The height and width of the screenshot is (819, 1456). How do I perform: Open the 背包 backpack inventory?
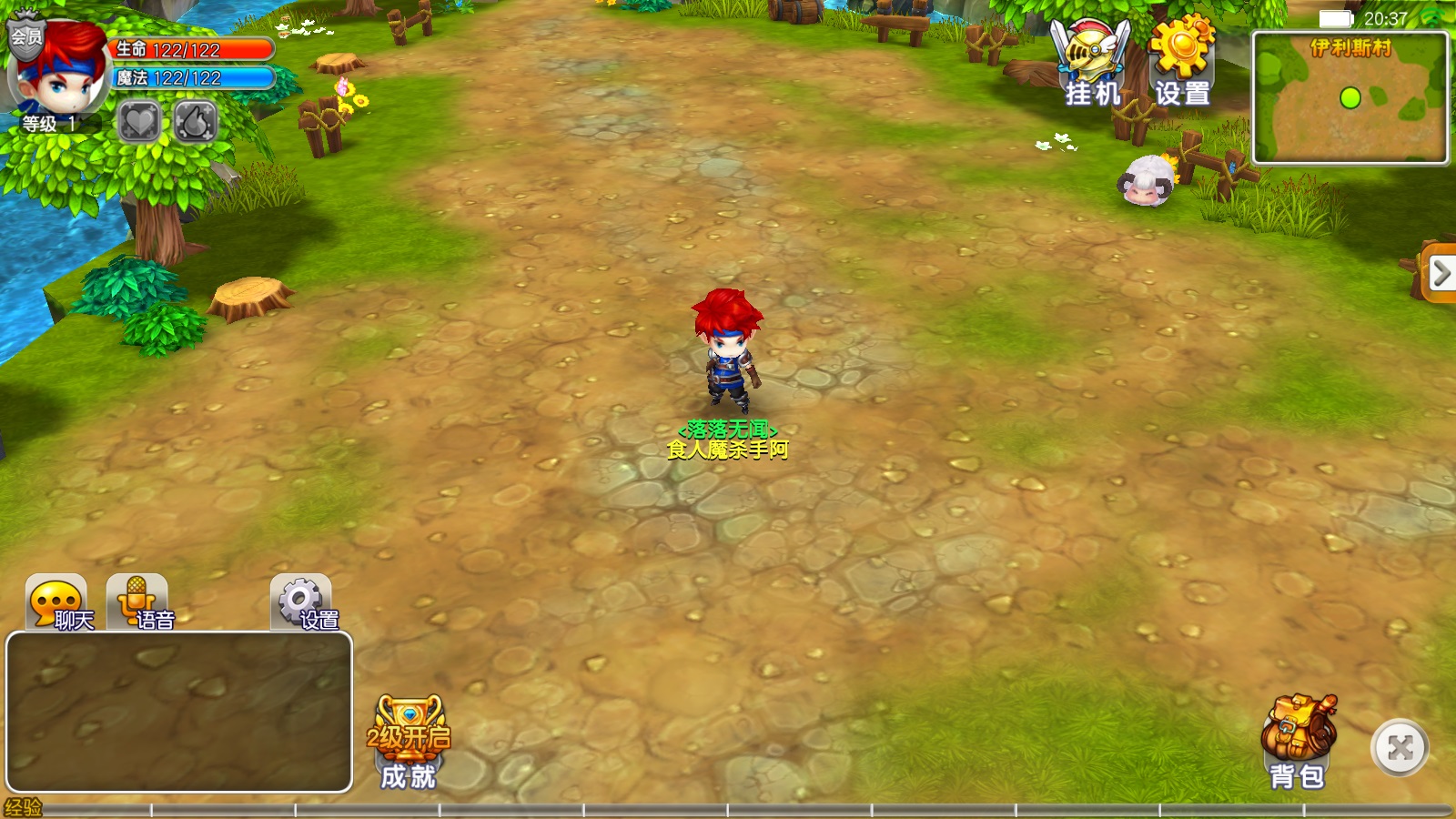(x=1299, y=743)
